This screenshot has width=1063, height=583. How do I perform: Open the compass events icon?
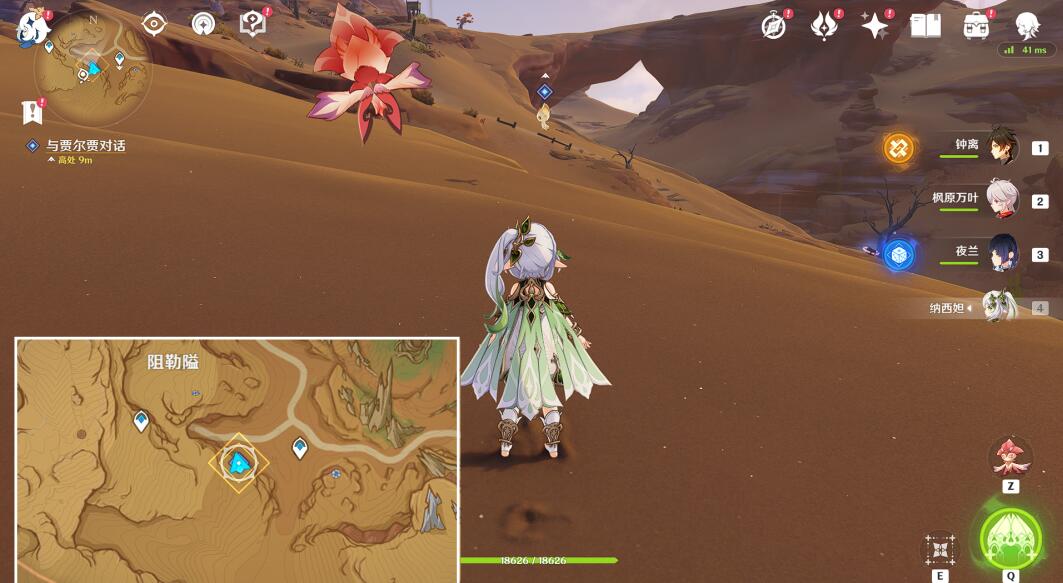[x=773, y=26]
